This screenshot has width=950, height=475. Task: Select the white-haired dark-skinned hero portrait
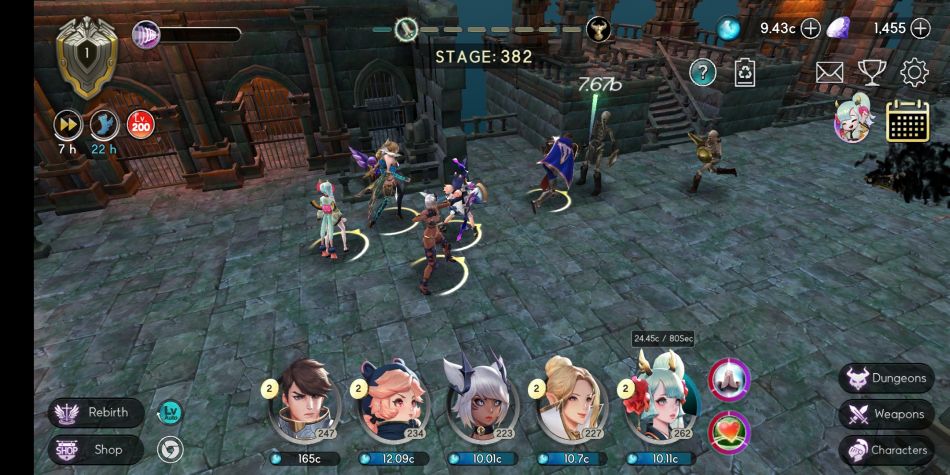pos(482,400)
